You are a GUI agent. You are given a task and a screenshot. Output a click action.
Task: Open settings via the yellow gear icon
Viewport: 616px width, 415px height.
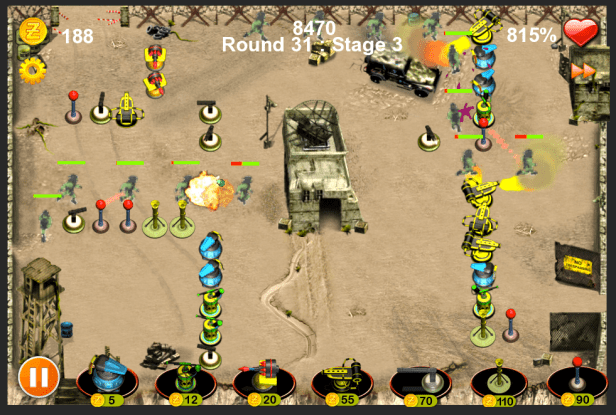click(x=32, y=69)
